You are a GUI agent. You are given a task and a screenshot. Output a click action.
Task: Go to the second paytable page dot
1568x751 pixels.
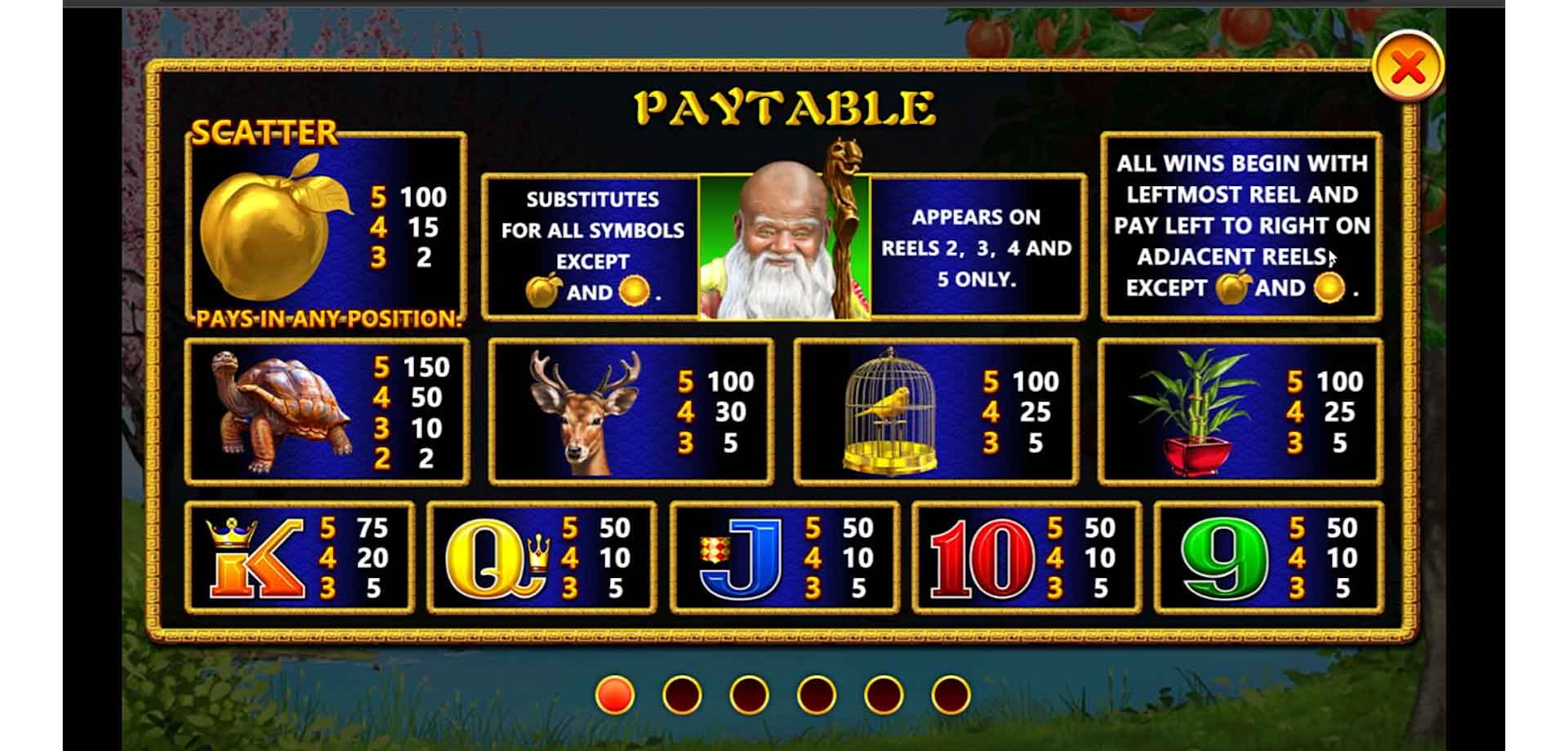click(682, 695)
